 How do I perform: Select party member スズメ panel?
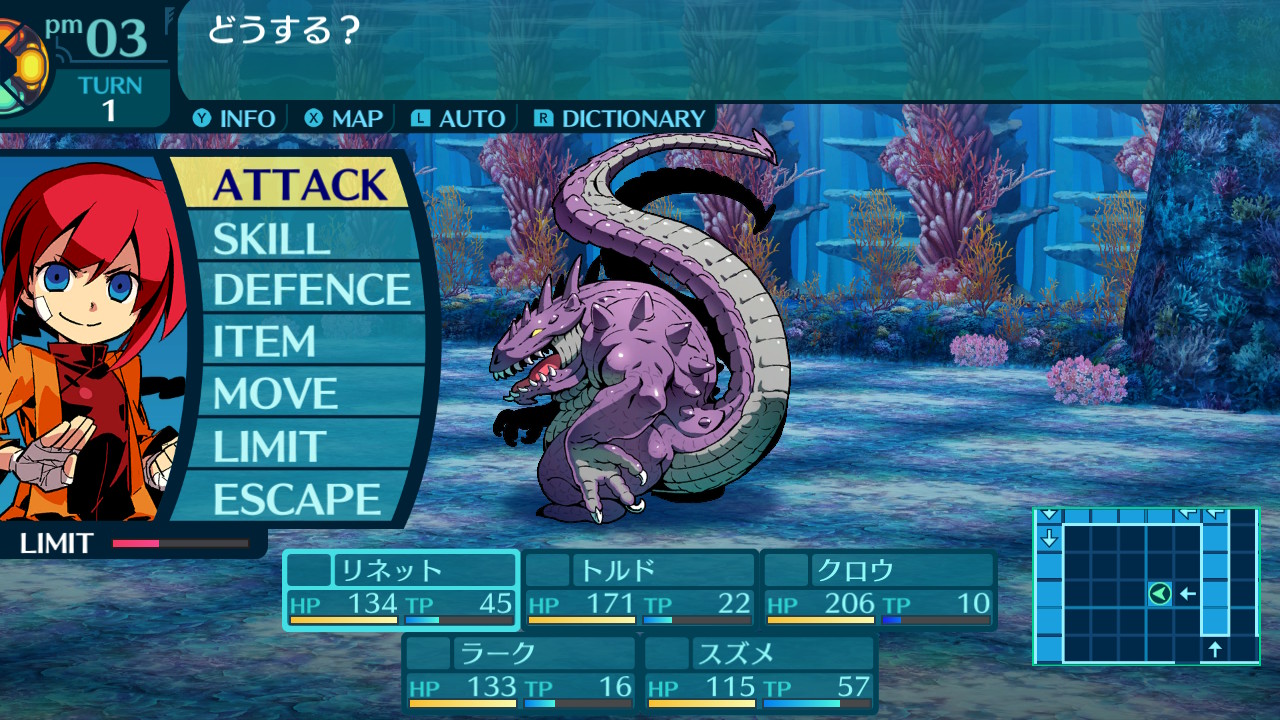760,673
